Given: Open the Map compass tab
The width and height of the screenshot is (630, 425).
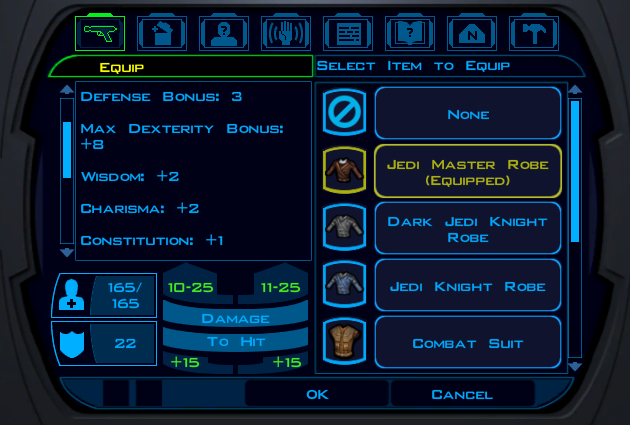Looking at the screenshot, I should point(472,33).
